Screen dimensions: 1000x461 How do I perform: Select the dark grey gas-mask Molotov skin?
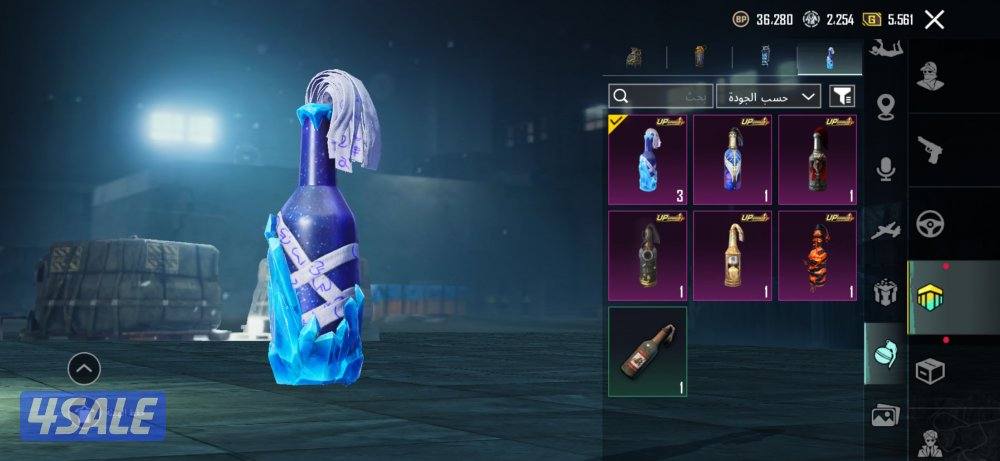(x=647, y=255)
